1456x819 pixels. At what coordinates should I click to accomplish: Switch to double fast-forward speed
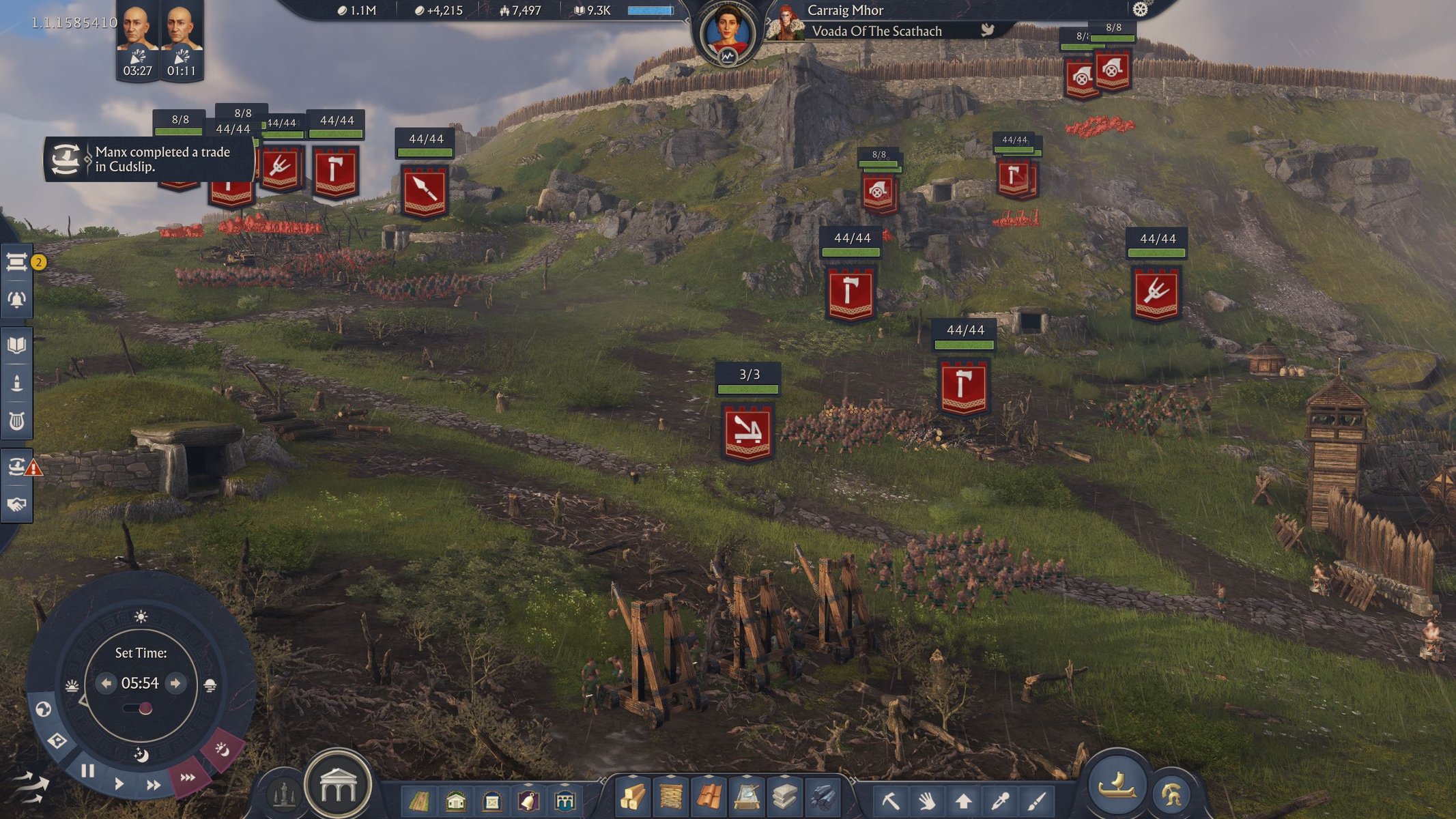pos(154,785)
